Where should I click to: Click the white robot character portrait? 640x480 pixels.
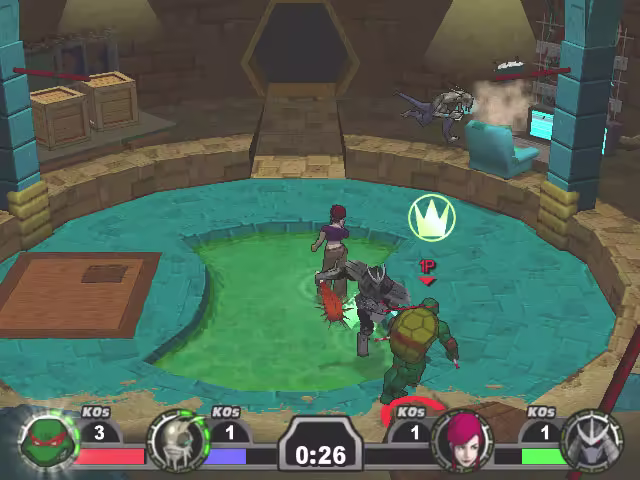[x=175, y=441]
